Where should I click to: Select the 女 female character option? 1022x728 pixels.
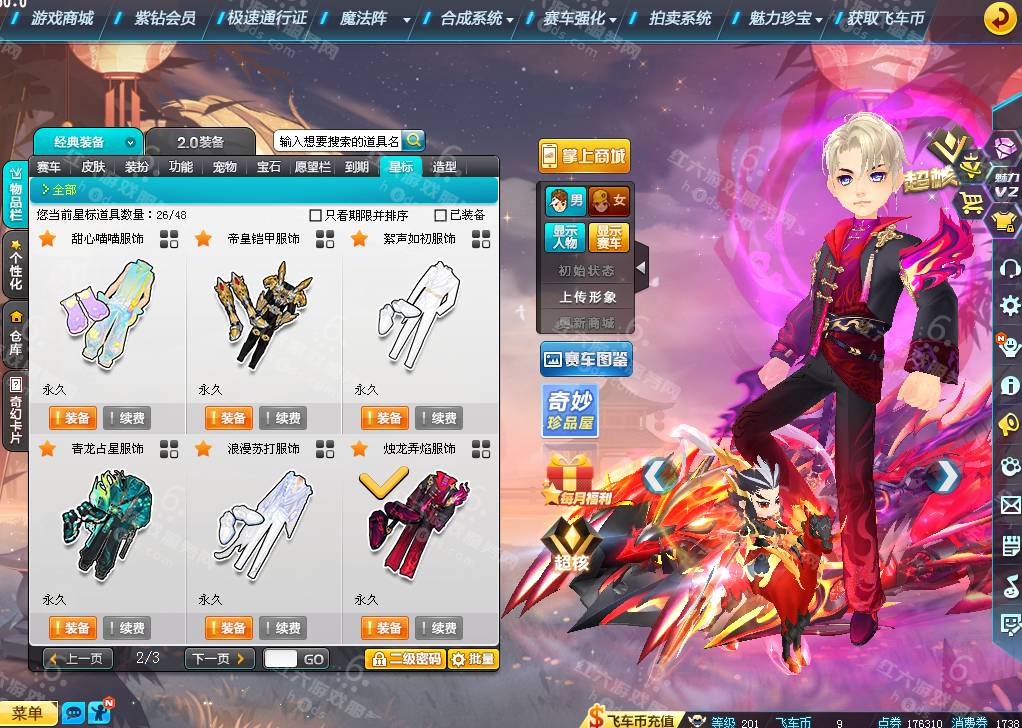[x=609, y=202]
